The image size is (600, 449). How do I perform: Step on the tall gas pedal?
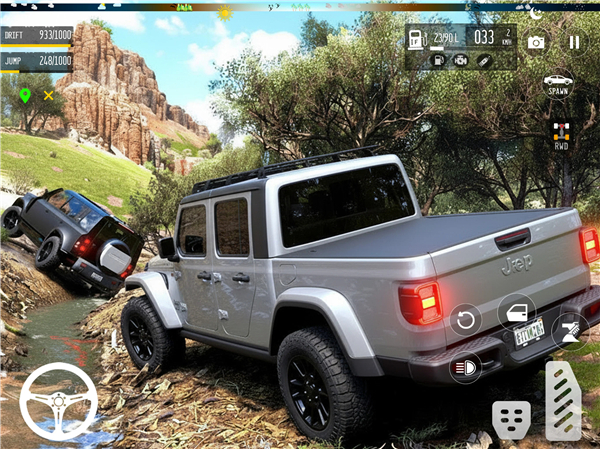[x=563, y=400]
